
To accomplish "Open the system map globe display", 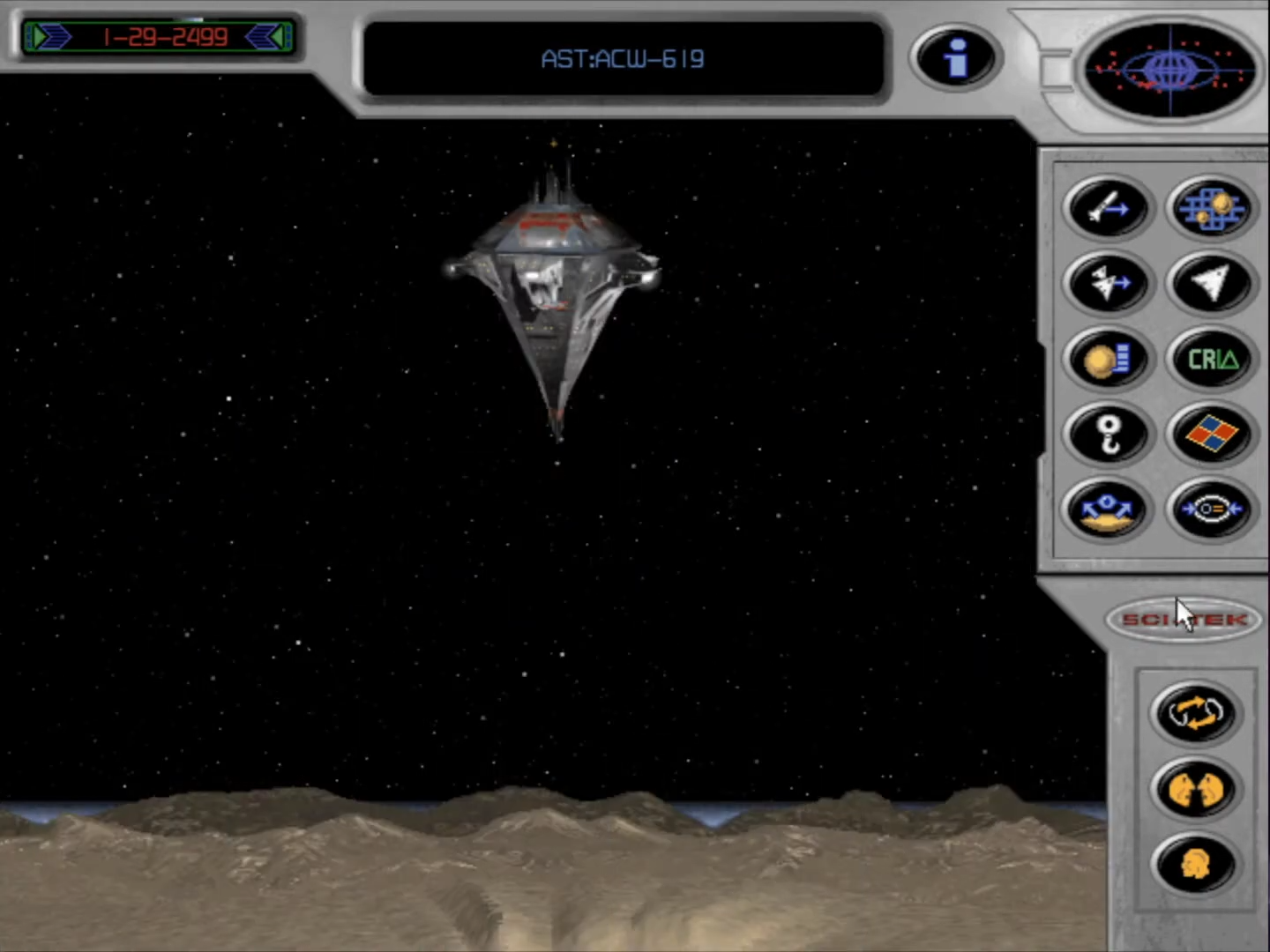I will (x=1169, y=70).
